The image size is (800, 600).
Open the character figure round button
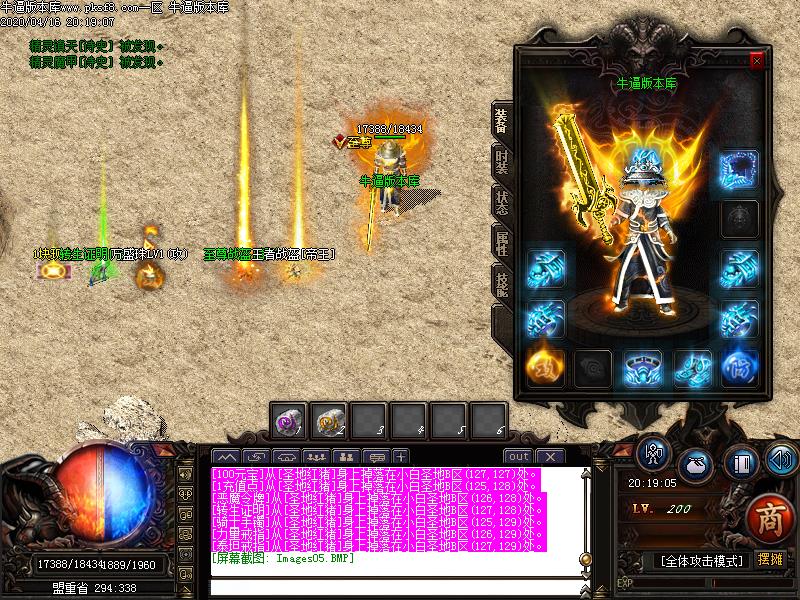[654, 455]
